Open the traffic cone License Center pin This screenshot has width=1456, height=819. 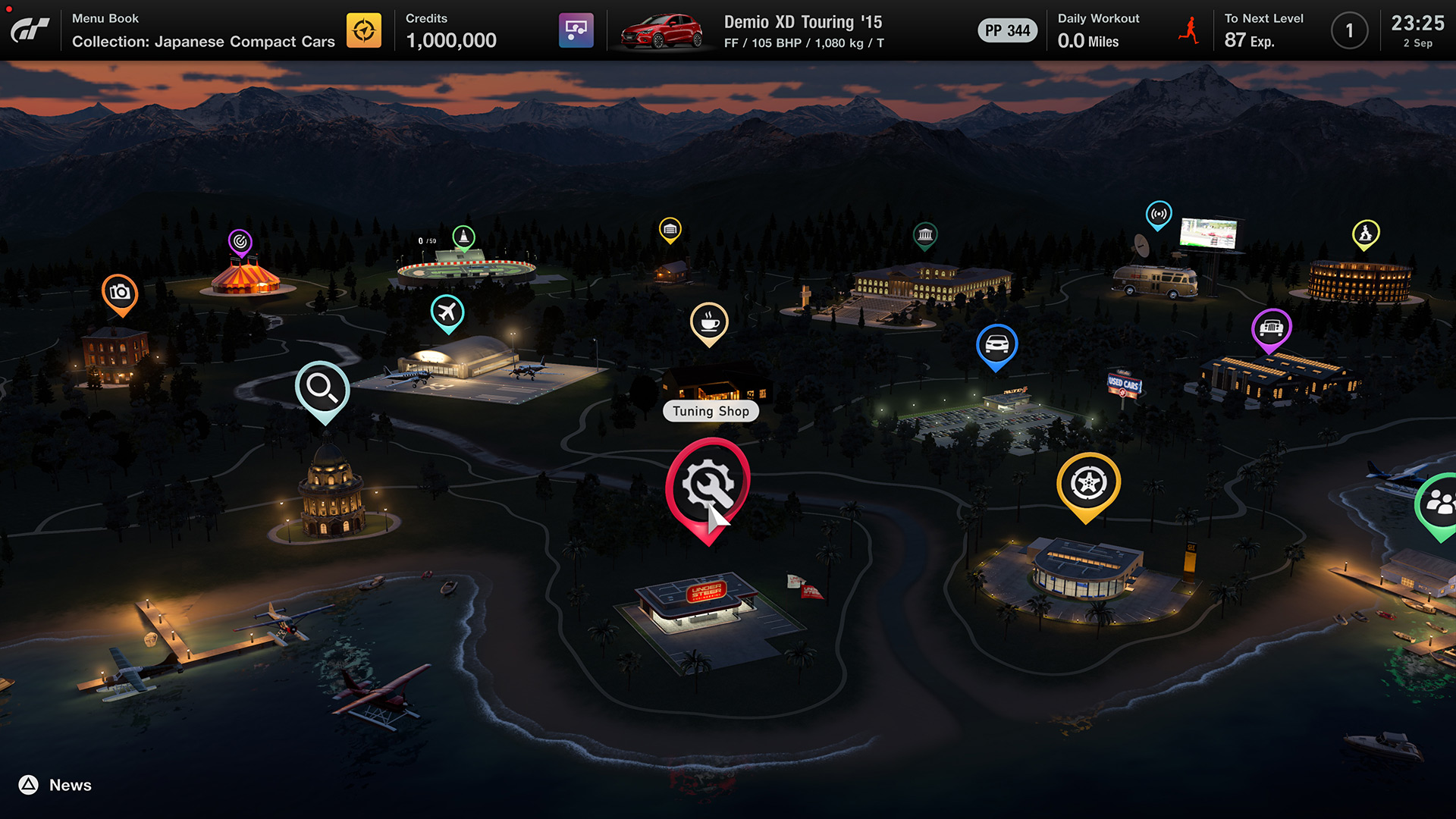pyautogui.click(x=463, y=237)
